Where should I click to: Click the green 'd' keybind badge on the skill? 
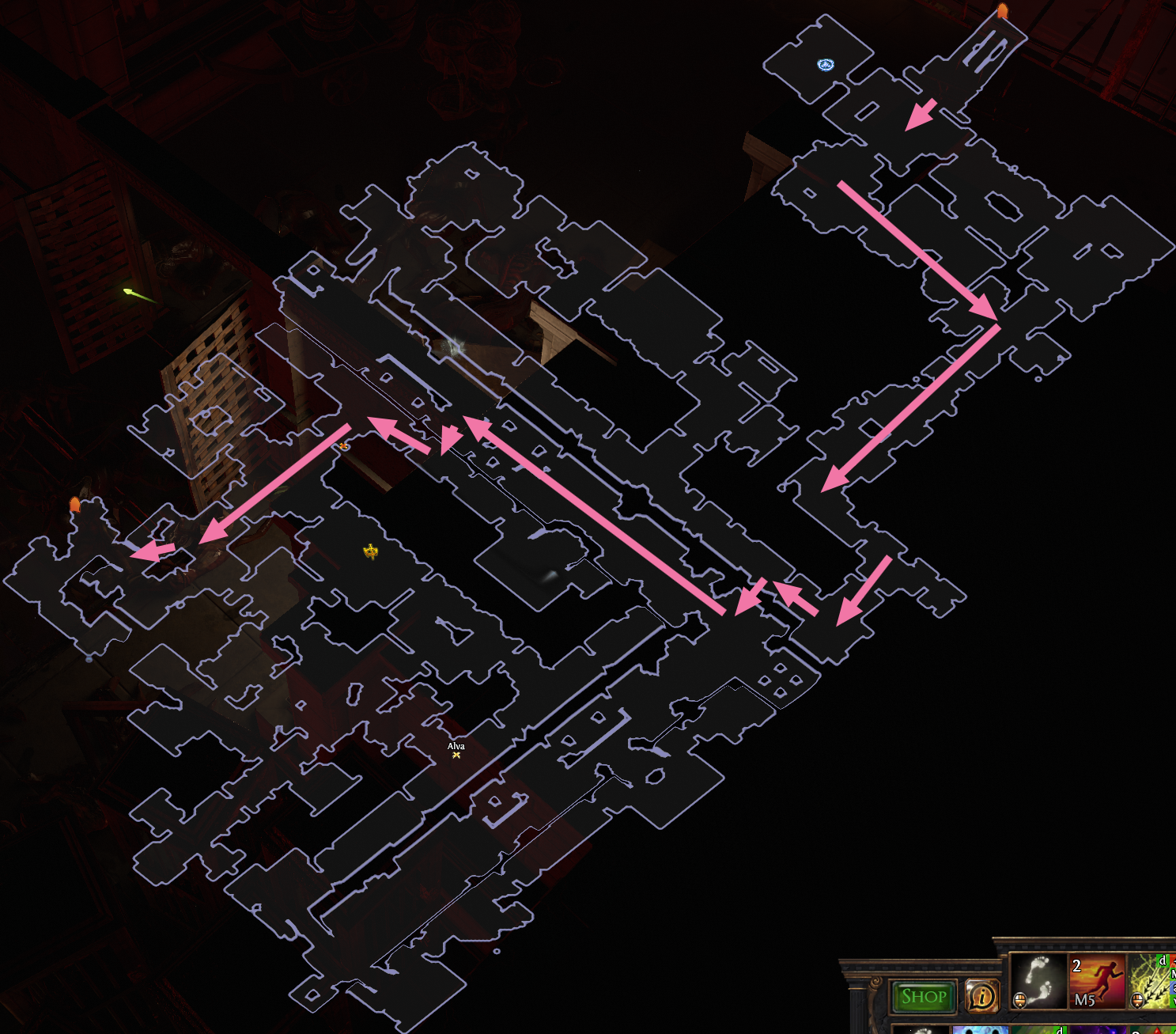point(1163,961)
